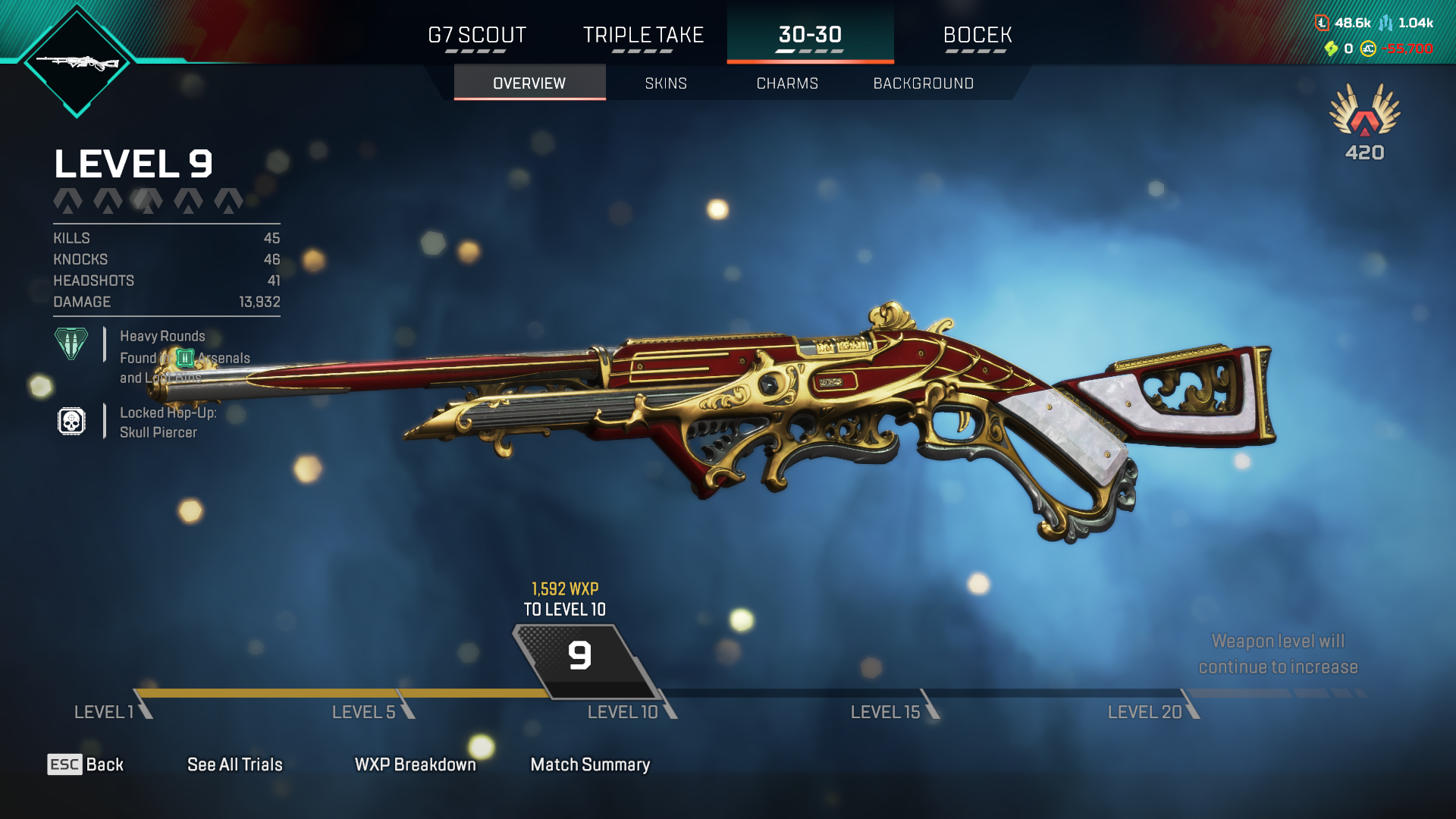The width and height of the screenshot is (1456, 819).
Task: Open the Bocek weapon tab
Action: point(977,36)
